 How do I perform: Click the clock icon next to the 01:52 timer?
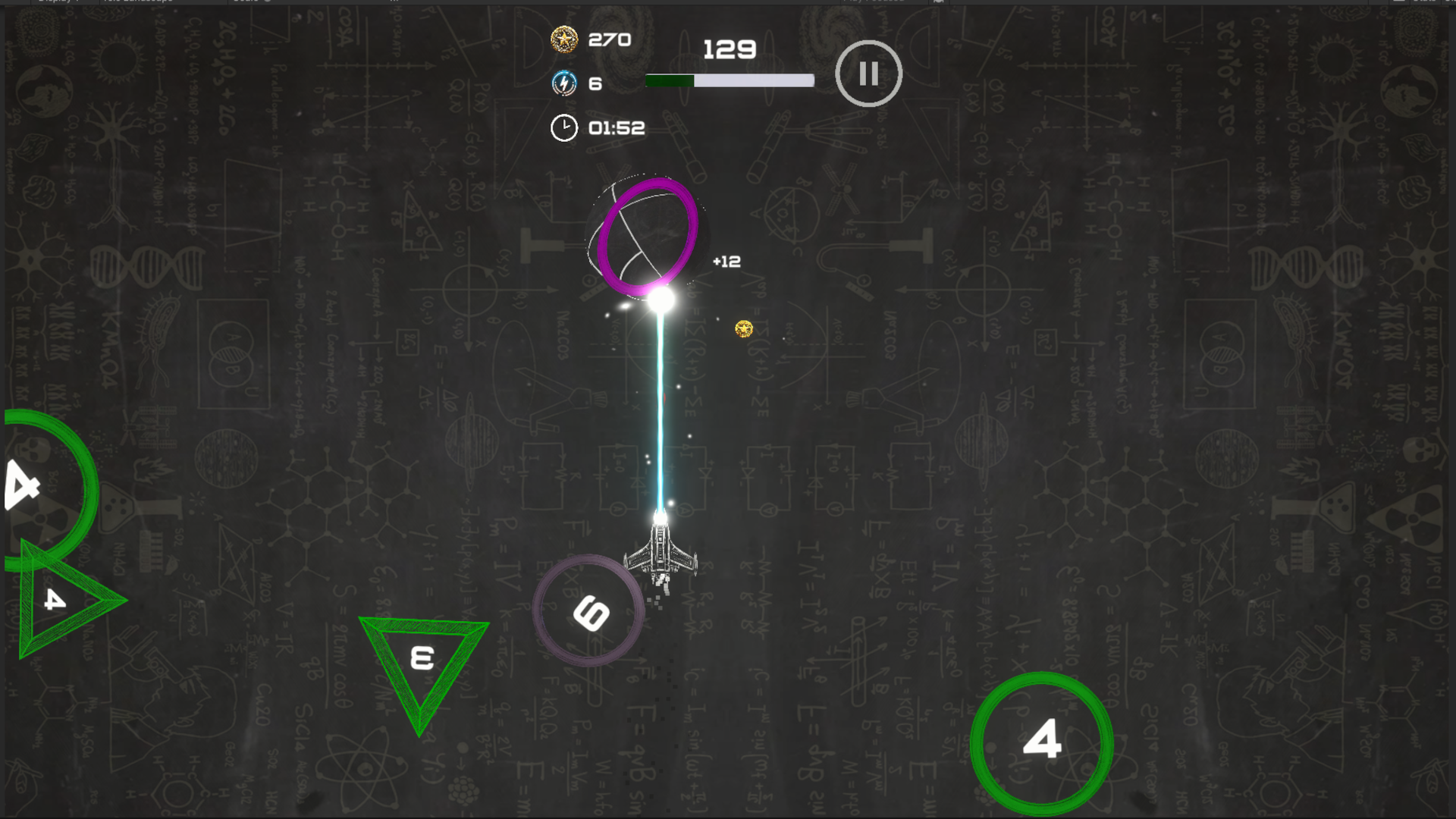coord(563,127)
